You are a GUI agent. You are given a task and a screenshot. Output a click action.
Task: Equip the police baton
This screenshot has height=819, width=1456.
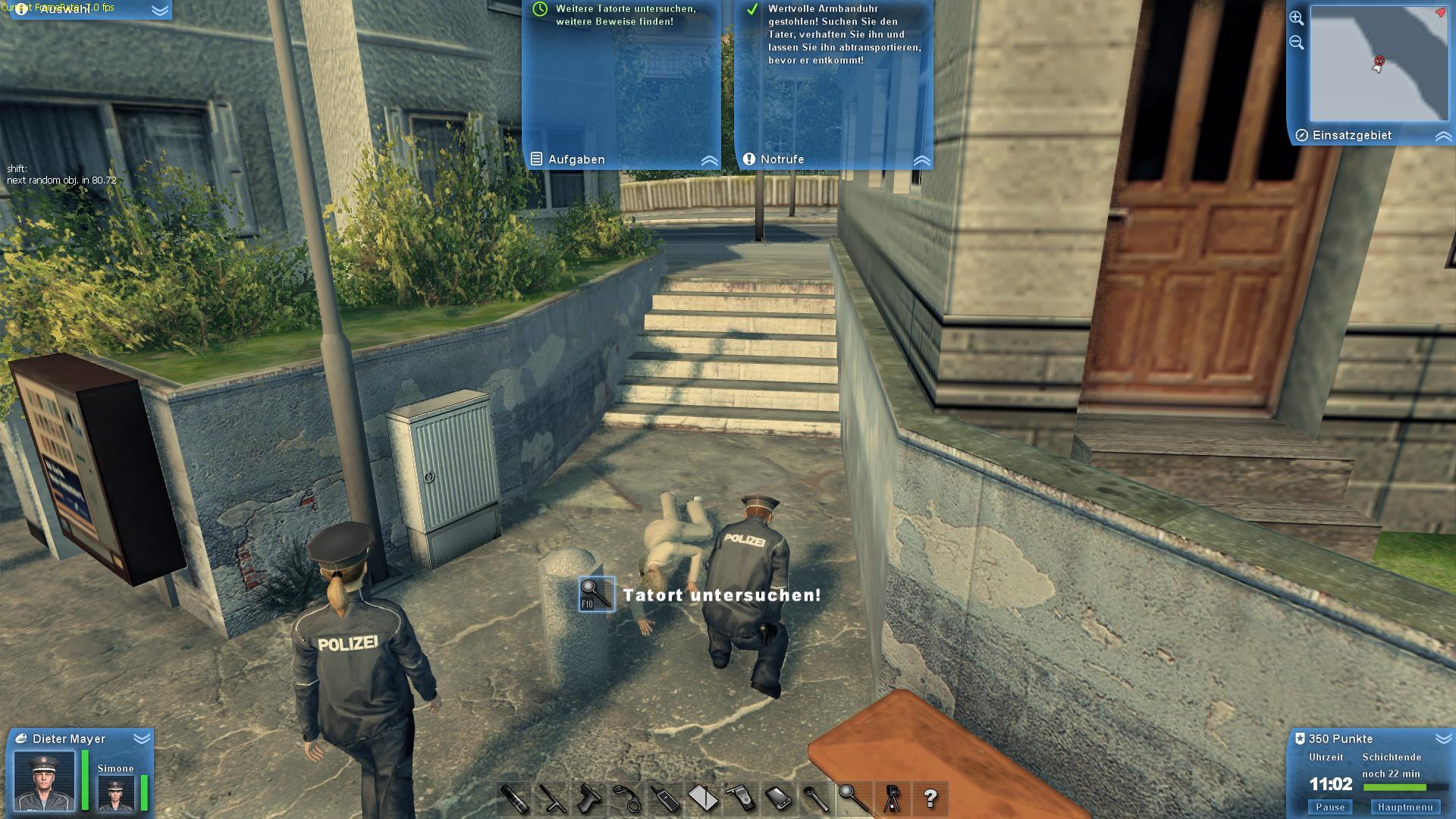coord(552,796)
